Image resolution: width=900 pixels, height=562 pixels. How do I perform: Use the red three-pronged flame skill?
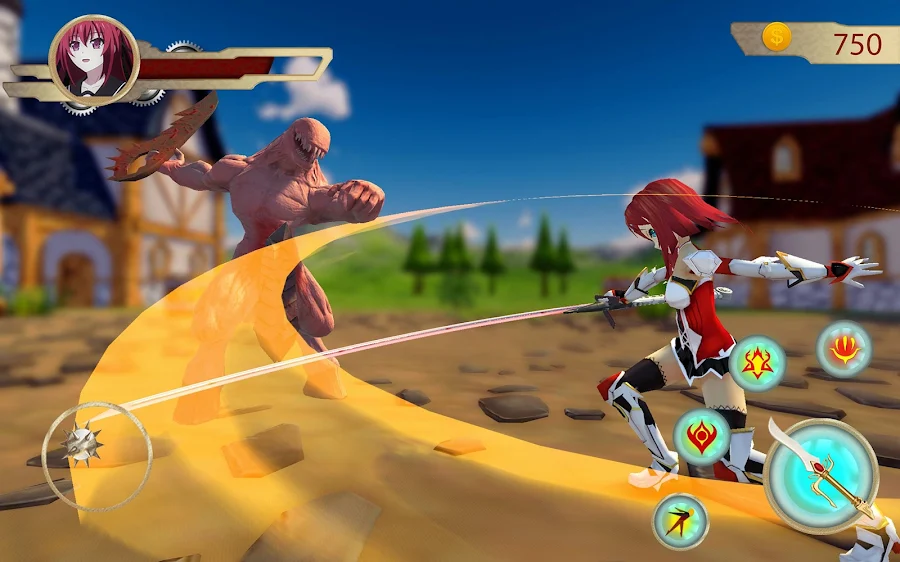(844, 349)
